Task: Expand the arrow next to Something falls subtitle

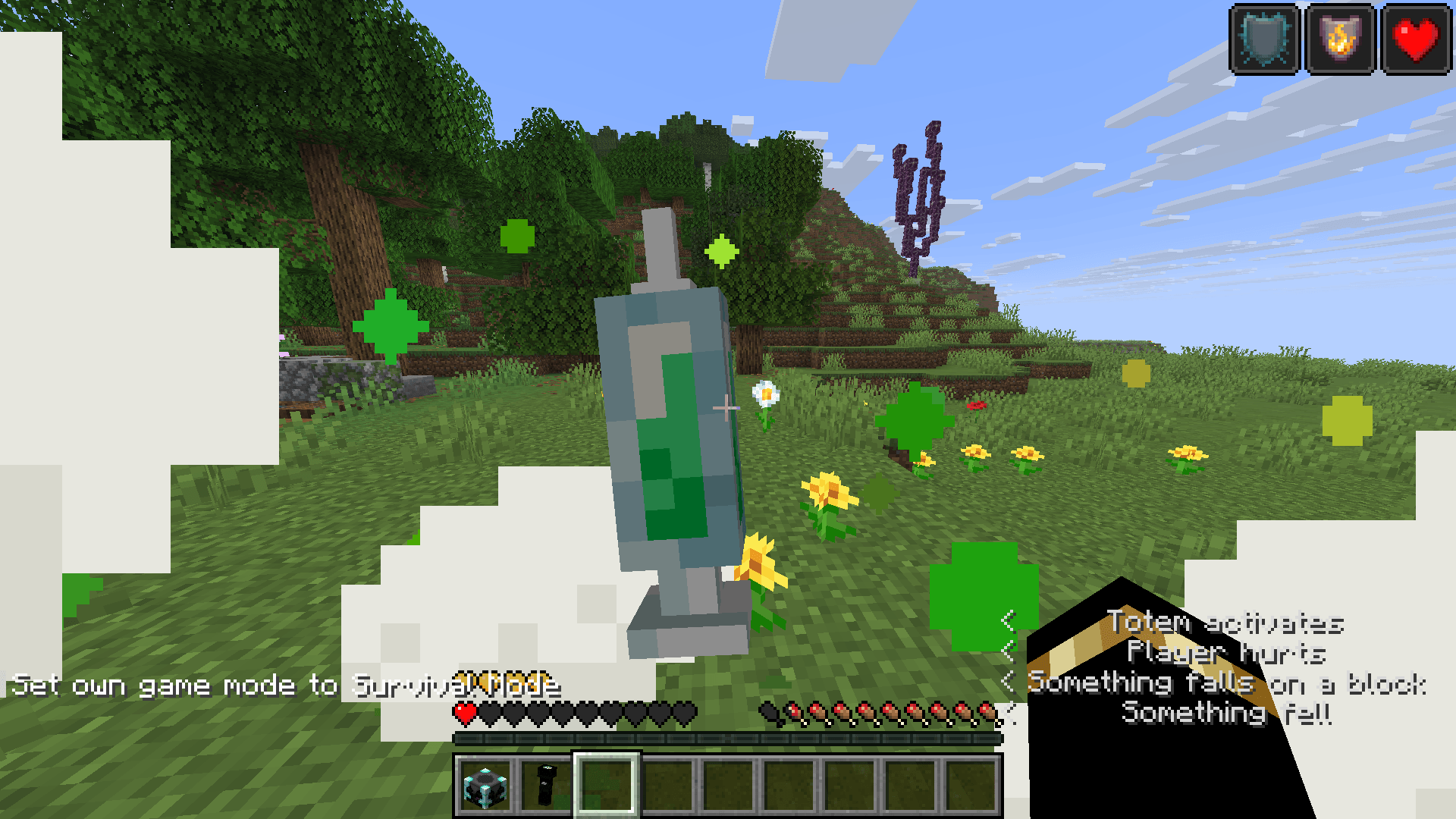Action: pyautogui.click(x=1011, y=682)
